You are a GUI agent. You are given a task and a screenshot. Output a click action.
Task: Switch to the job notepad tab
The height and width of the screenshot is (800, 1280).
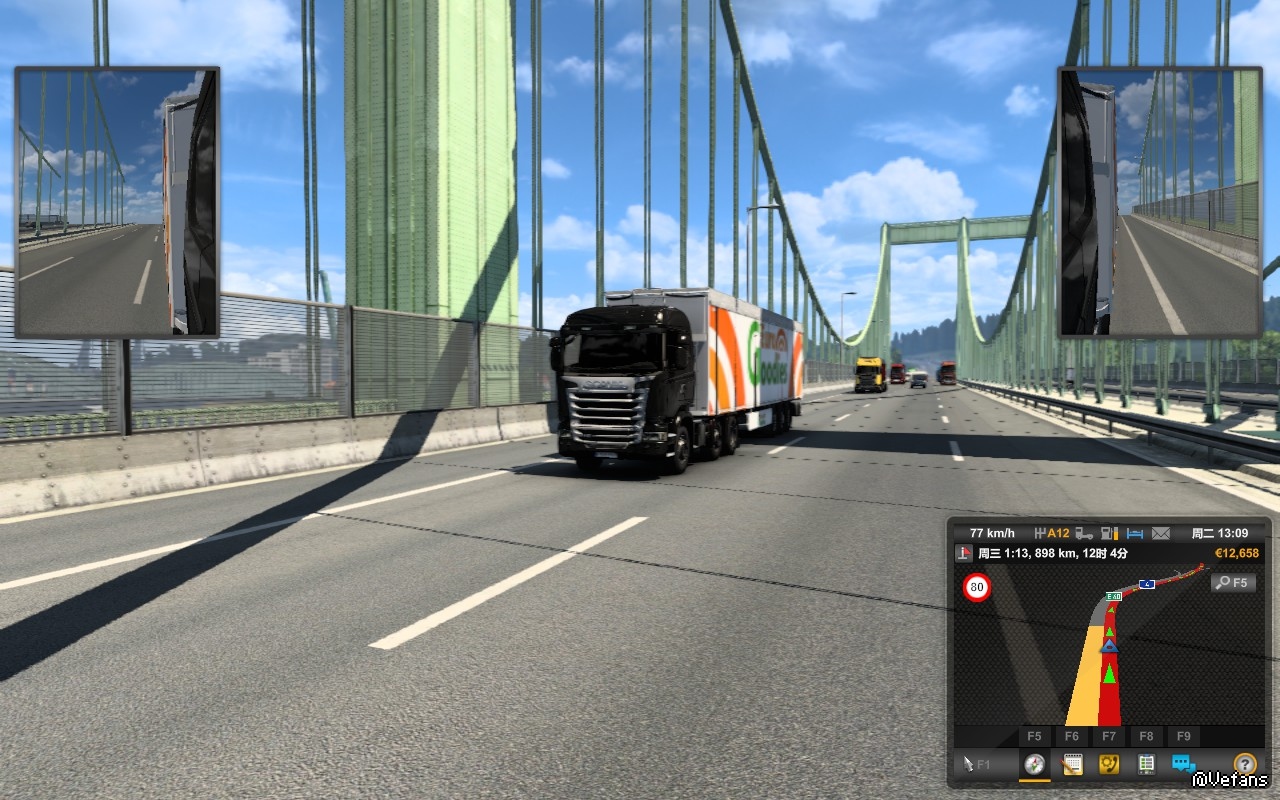pyautogui.click(x=1072, y=764)
